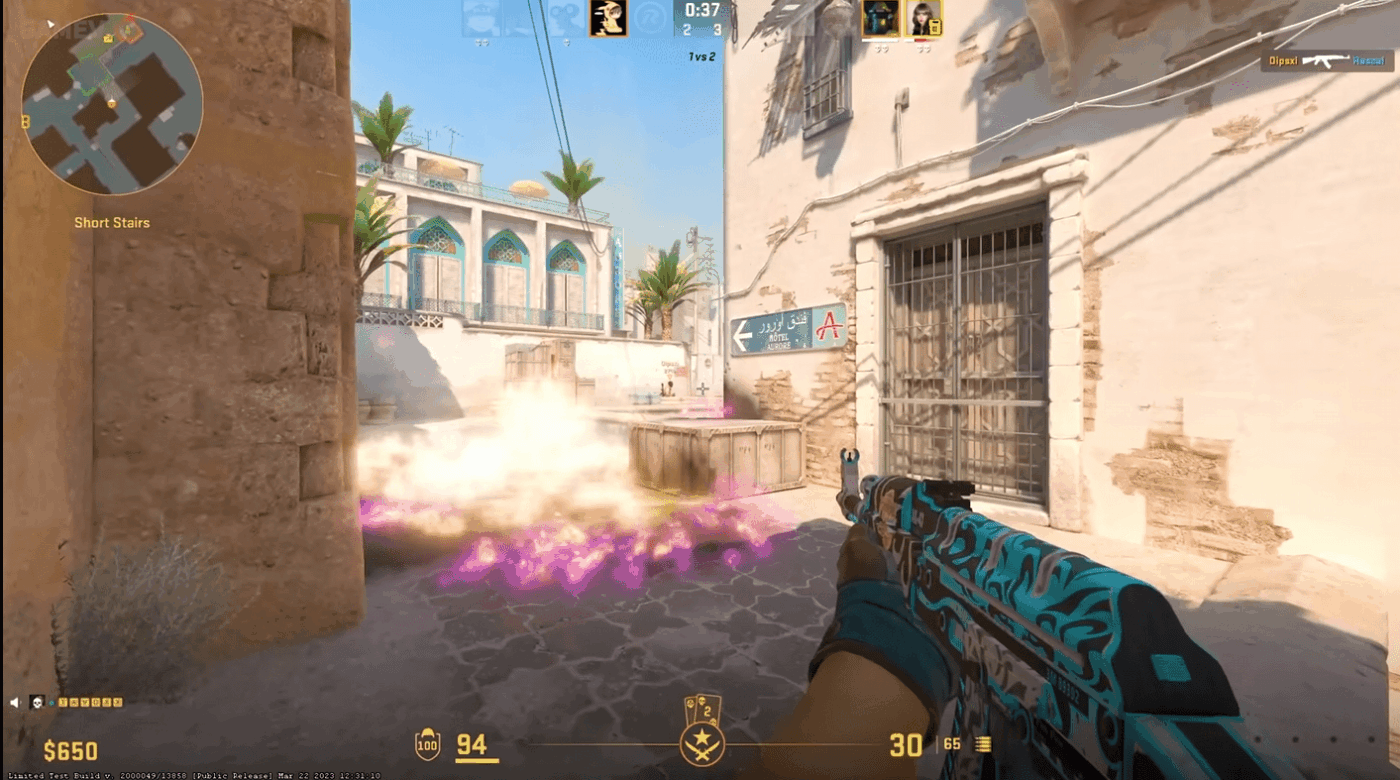This screenshot has width=1400, height=780.
Task: Click the Short Stairs location label
Action: [111, 222]
